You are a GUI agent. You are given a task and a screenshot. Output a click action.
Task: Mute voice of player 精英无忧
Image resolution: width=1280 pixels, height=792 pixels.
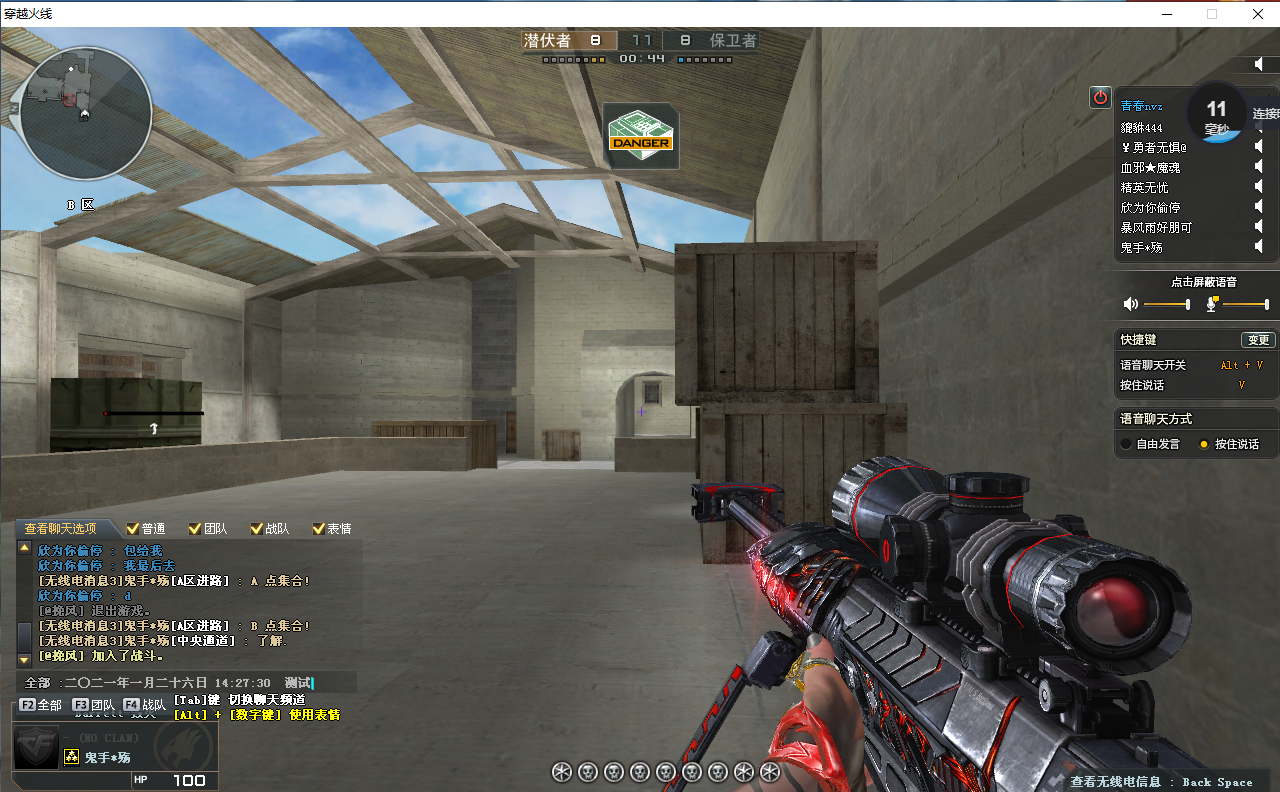pyautogui.click(x=1259, y=187)
